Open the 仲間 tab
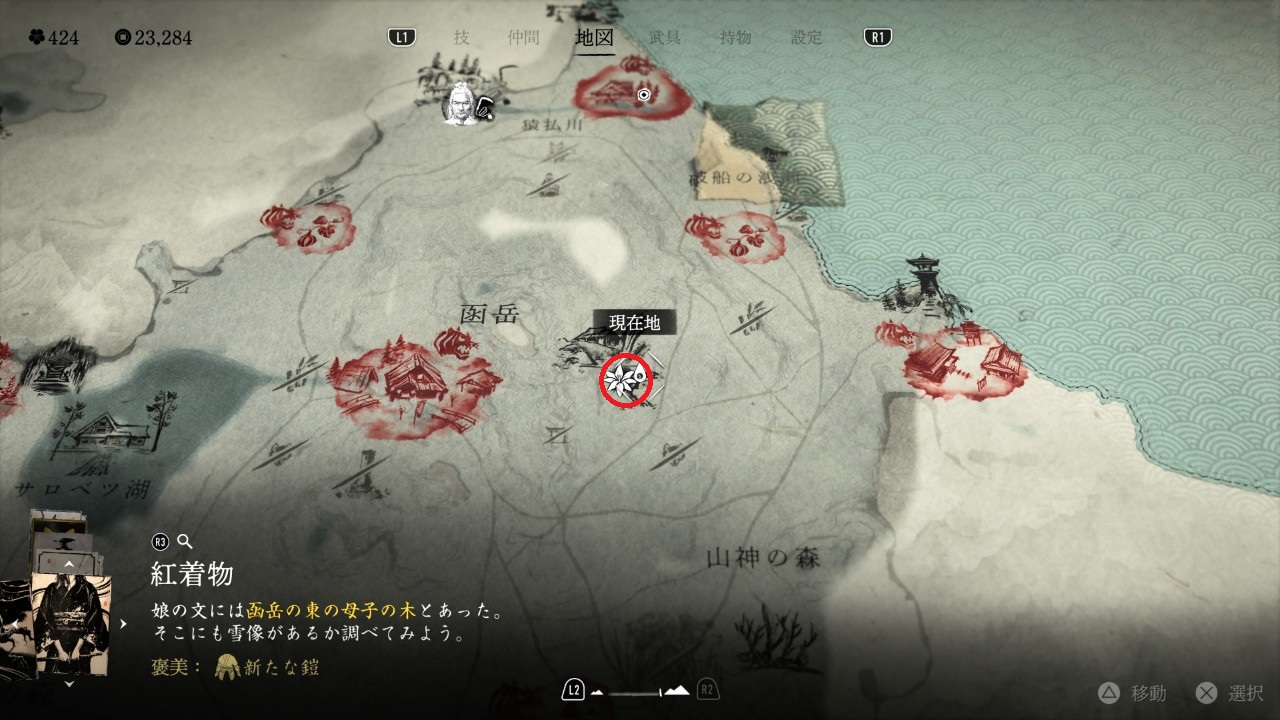 click(523, 38)
